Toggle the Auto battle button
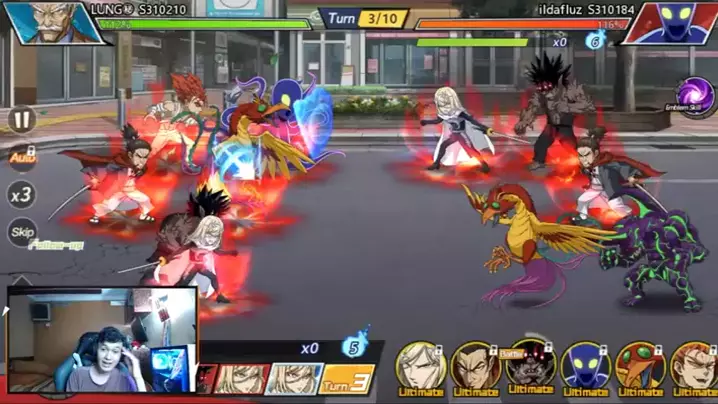The width and height of the screenshot is (718, 404). (x=21, y=157)
